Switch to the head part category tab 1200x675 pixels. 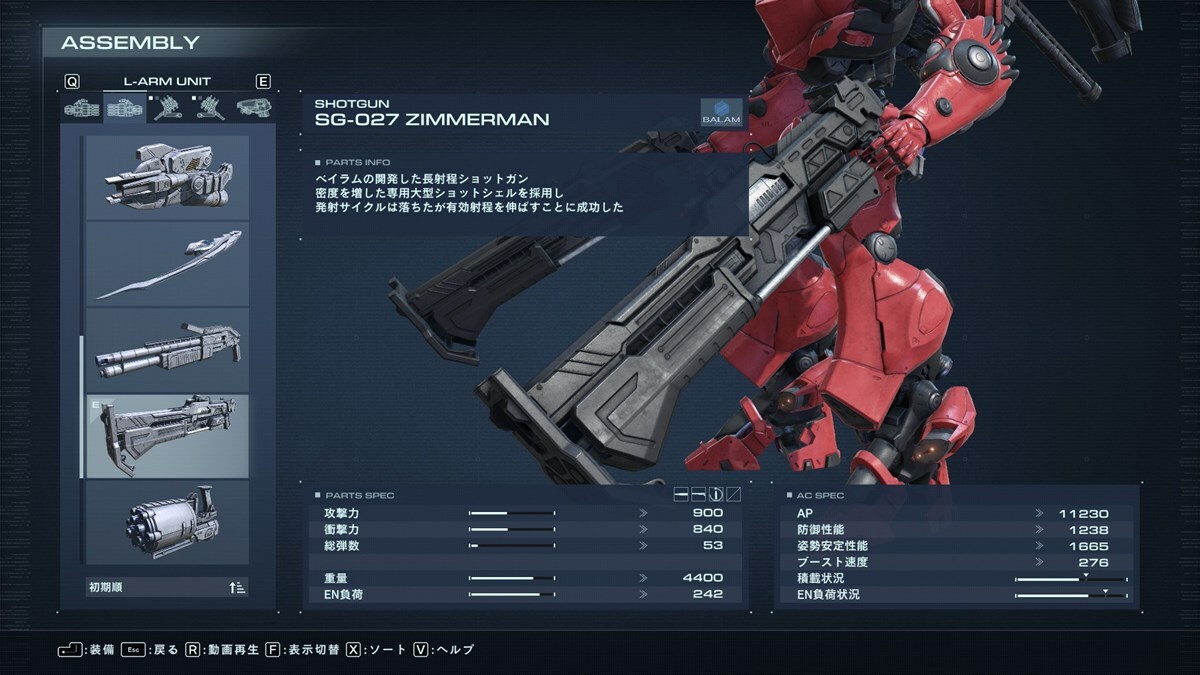(x=254, y=107)
